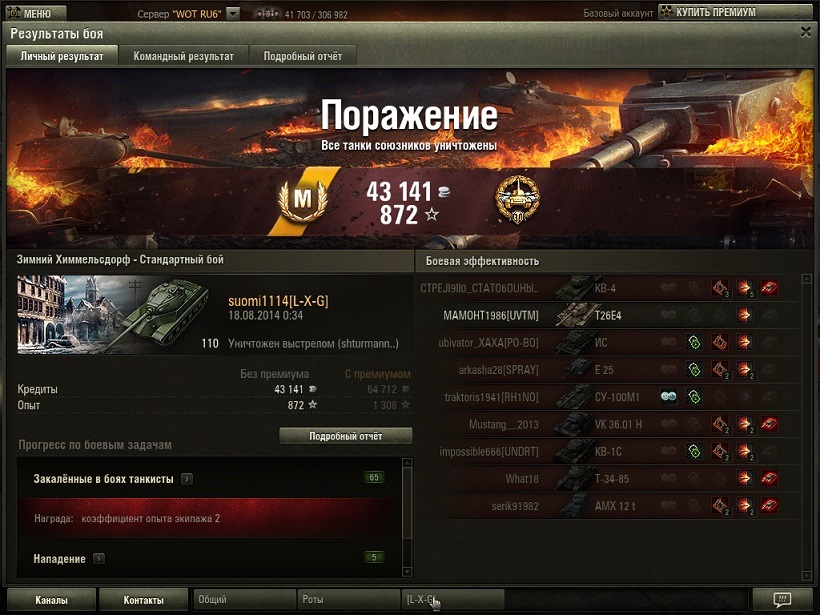Open the Подробный отчёт tab

302,56
